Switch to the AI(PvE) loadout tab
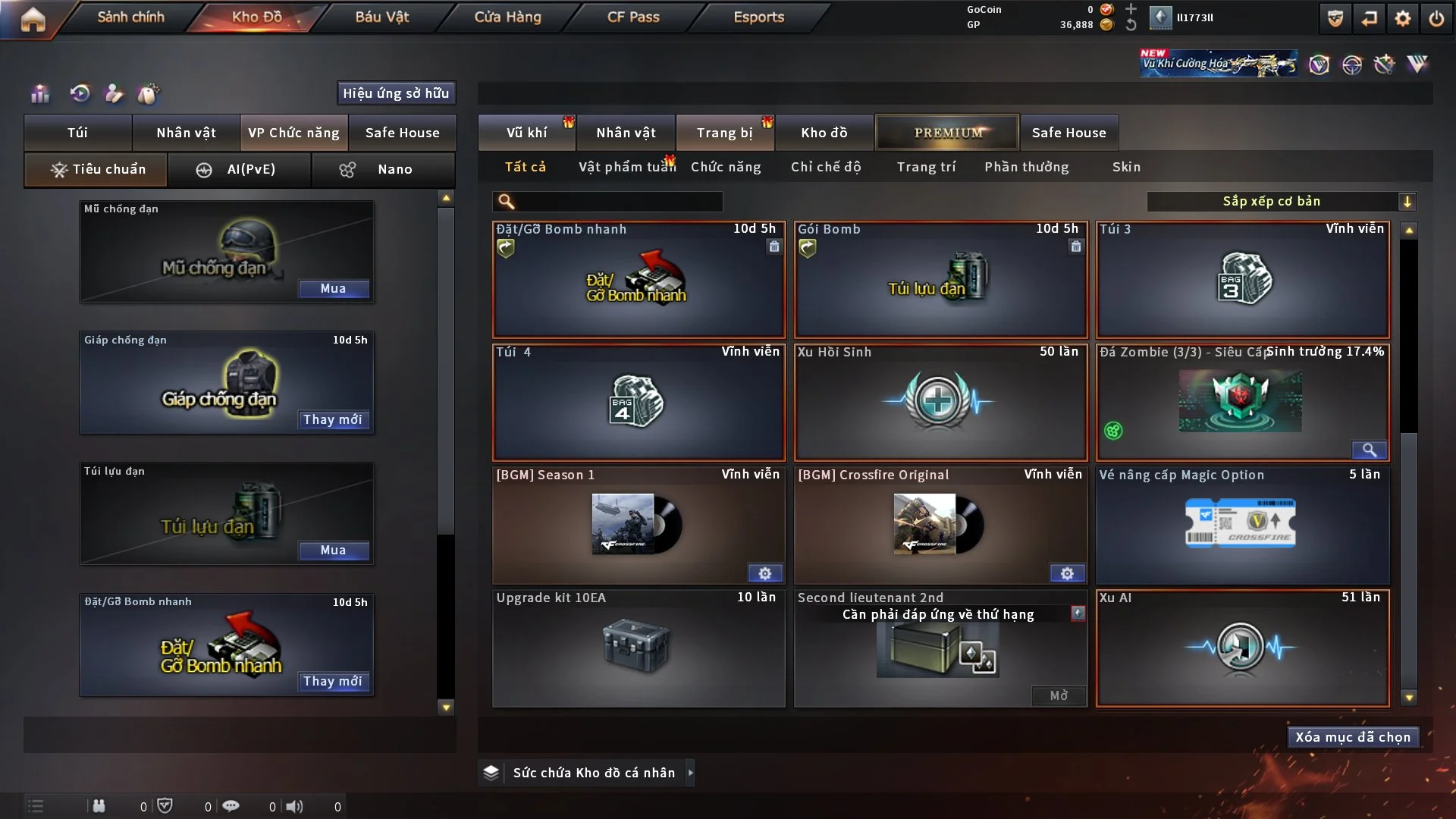 [239, 169]
